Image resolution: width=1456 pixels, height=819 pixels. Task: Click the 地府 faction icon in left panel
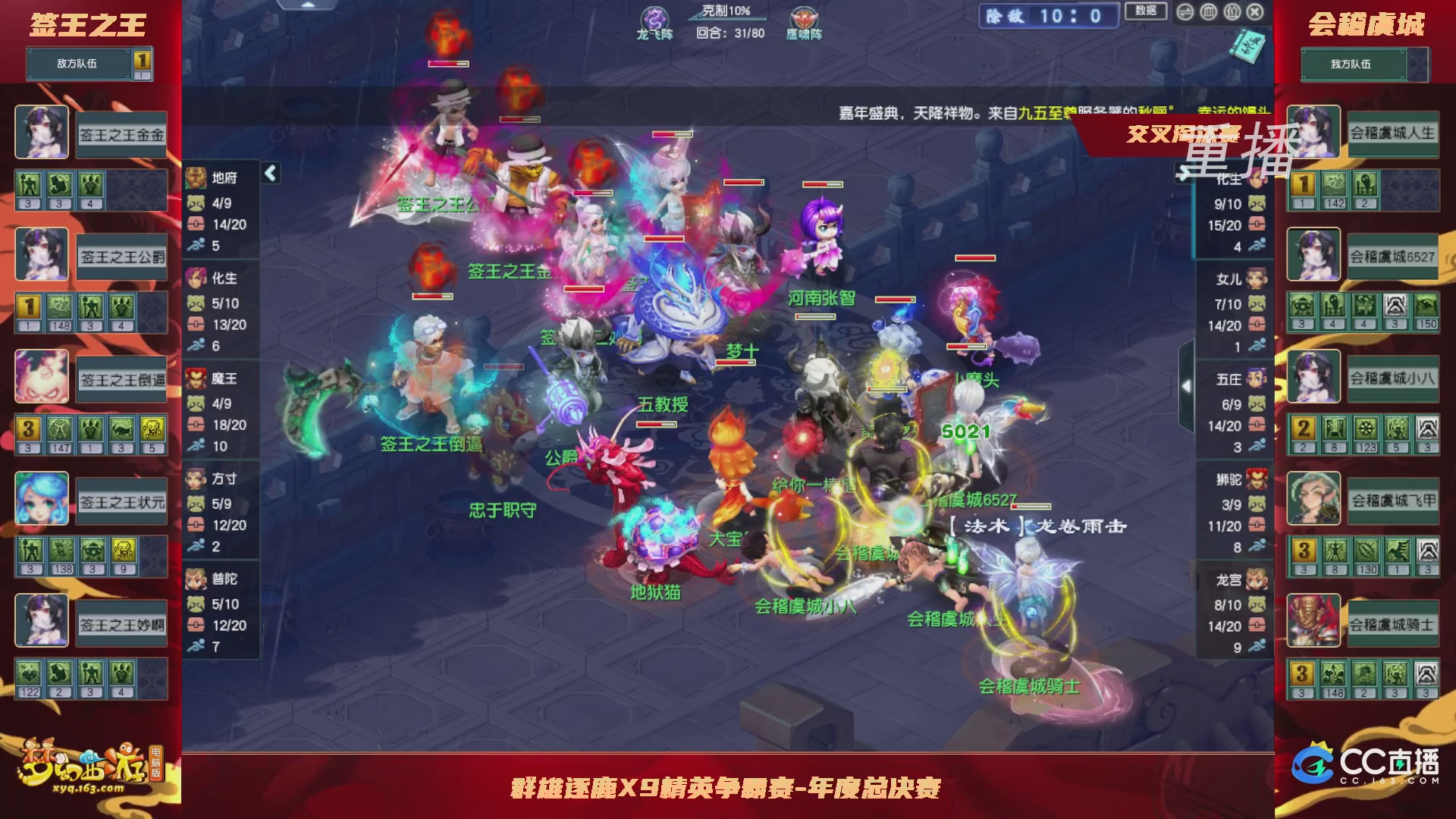coord(196,177)
